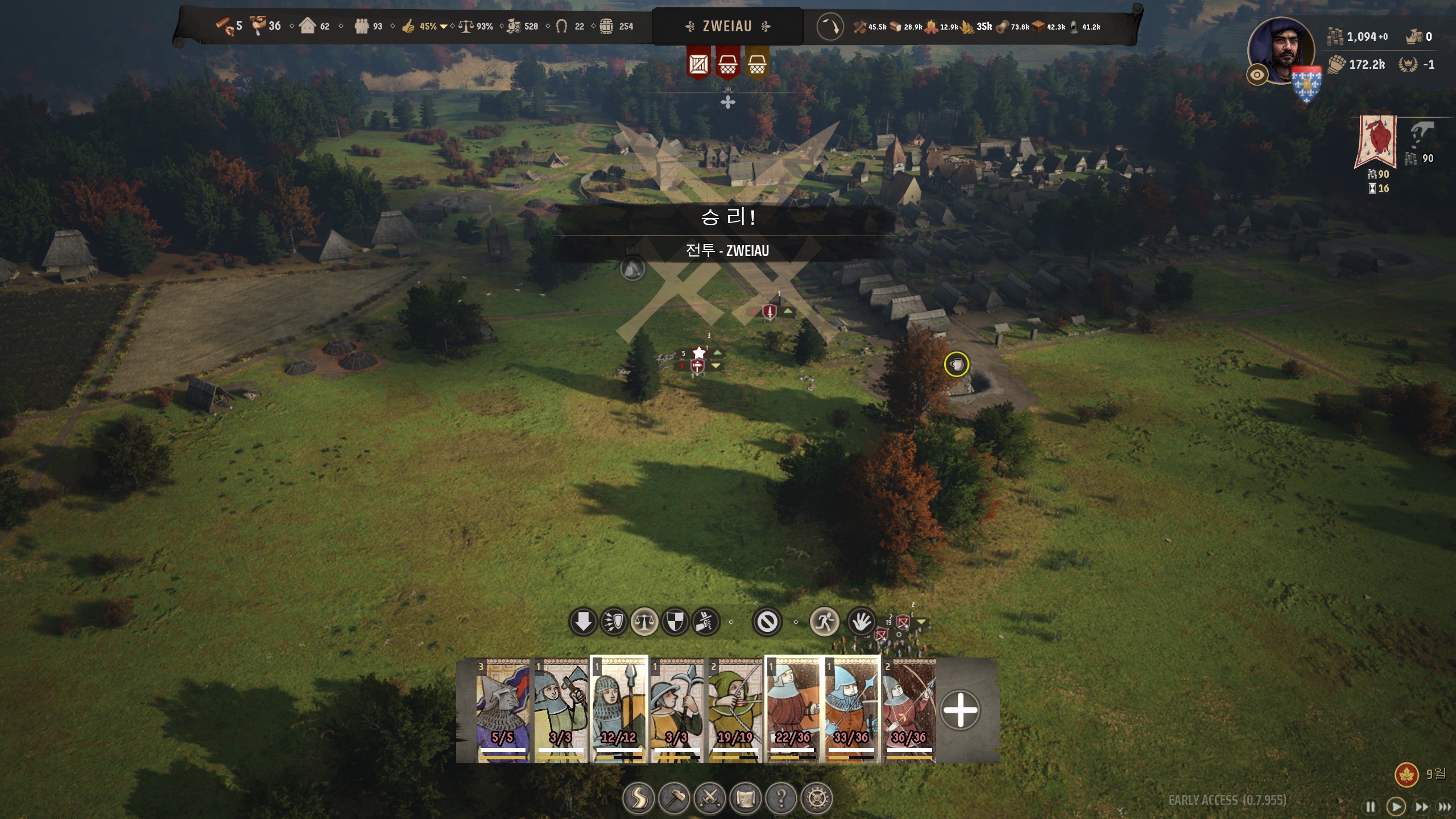
Task: Set game speed to double fast-forward
Action: [x=1421, y=806]
